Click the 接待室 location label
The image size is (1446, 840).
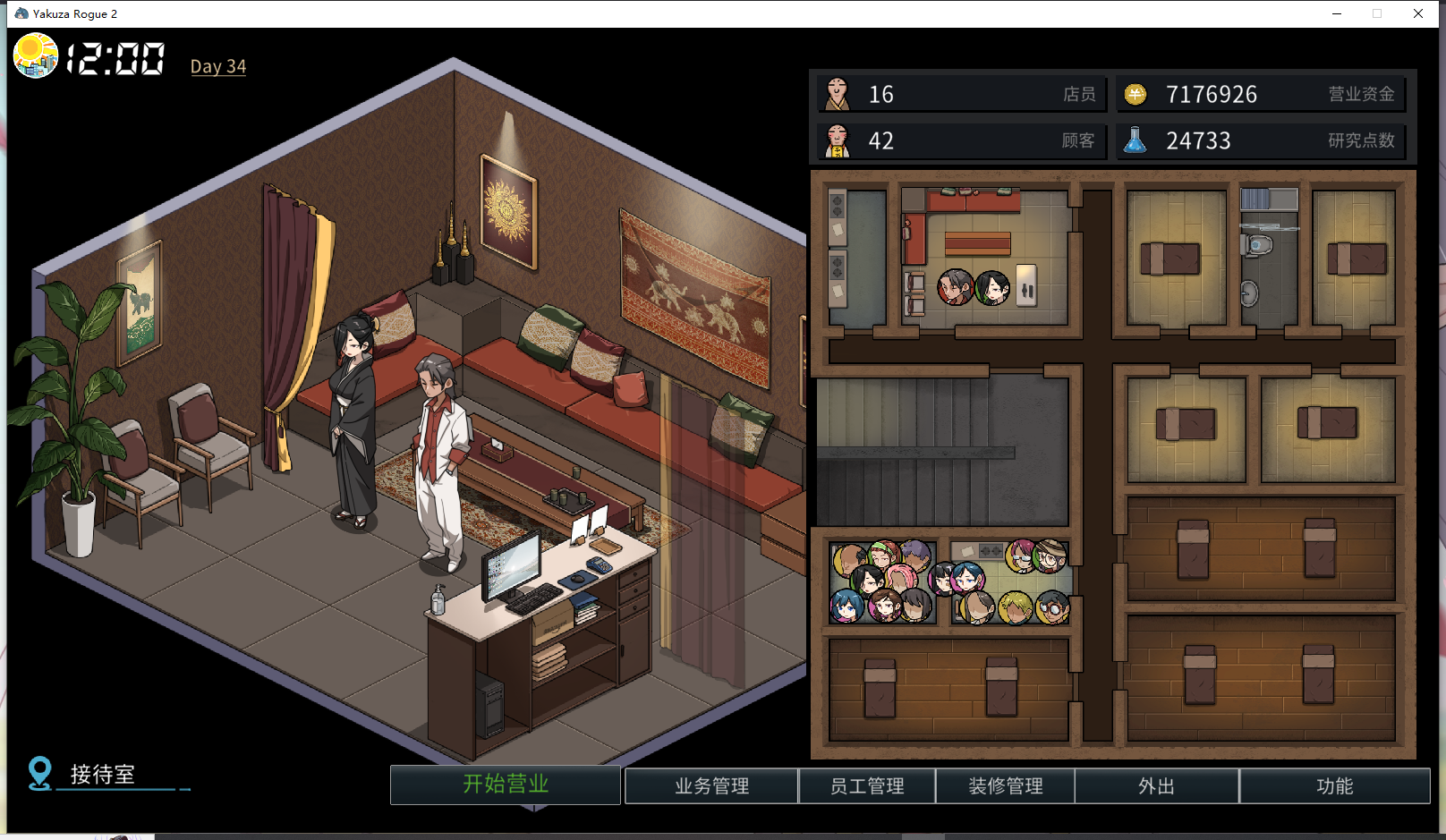pos(102,774)
